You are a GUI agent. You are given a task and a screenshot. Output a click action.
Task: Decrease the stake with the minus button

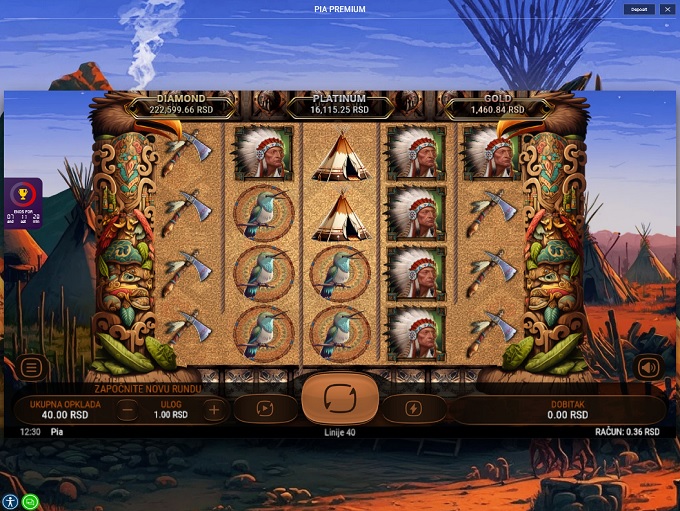point(127,408)
